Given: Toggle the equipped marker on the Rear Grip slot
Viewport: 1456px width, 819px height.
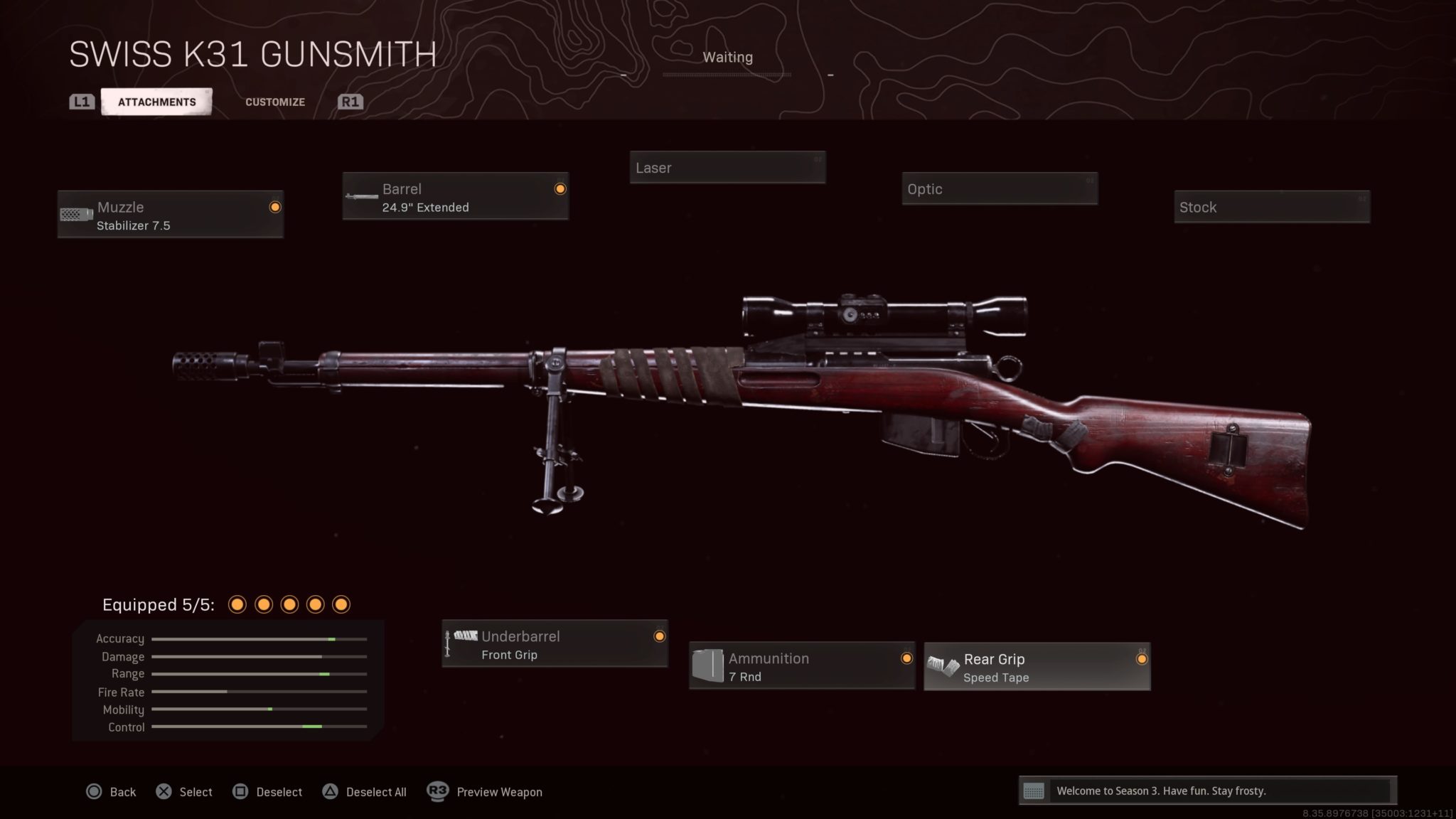Looking at the screenshot, I should [1140, 658].
